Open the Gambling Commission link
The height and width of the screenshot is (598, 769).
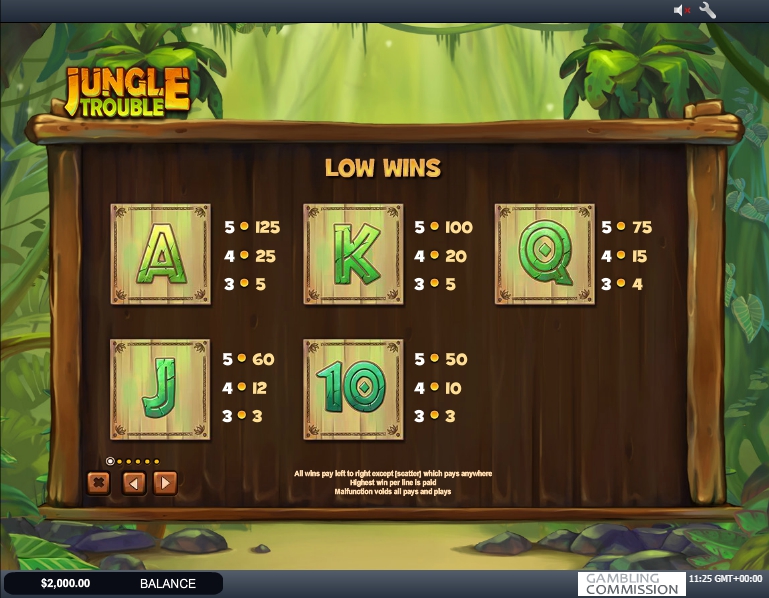tap(631, 584)
